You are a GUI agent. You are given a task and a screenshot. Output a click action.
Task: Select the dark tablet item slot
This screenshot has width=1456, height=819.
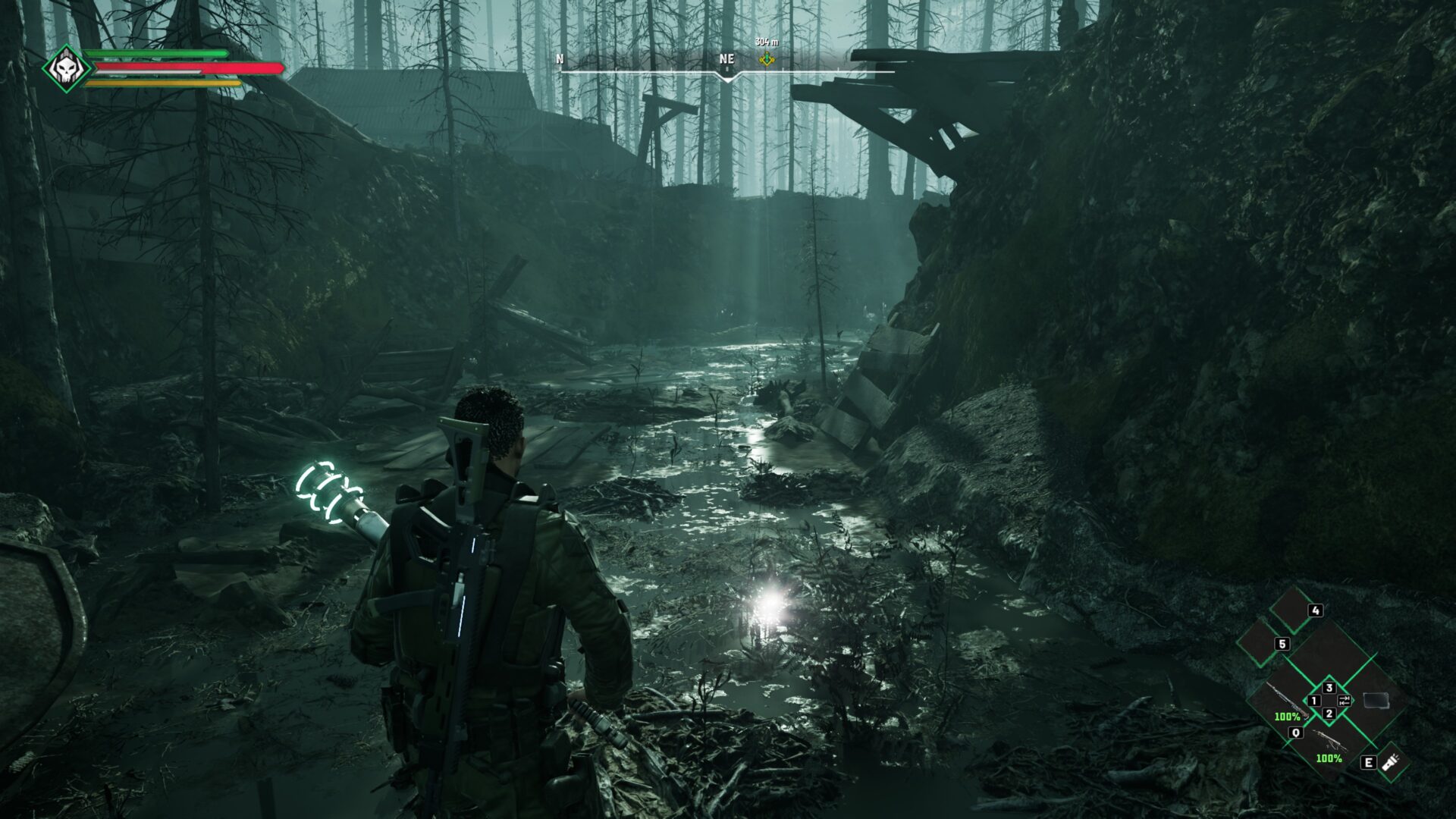1376,700
